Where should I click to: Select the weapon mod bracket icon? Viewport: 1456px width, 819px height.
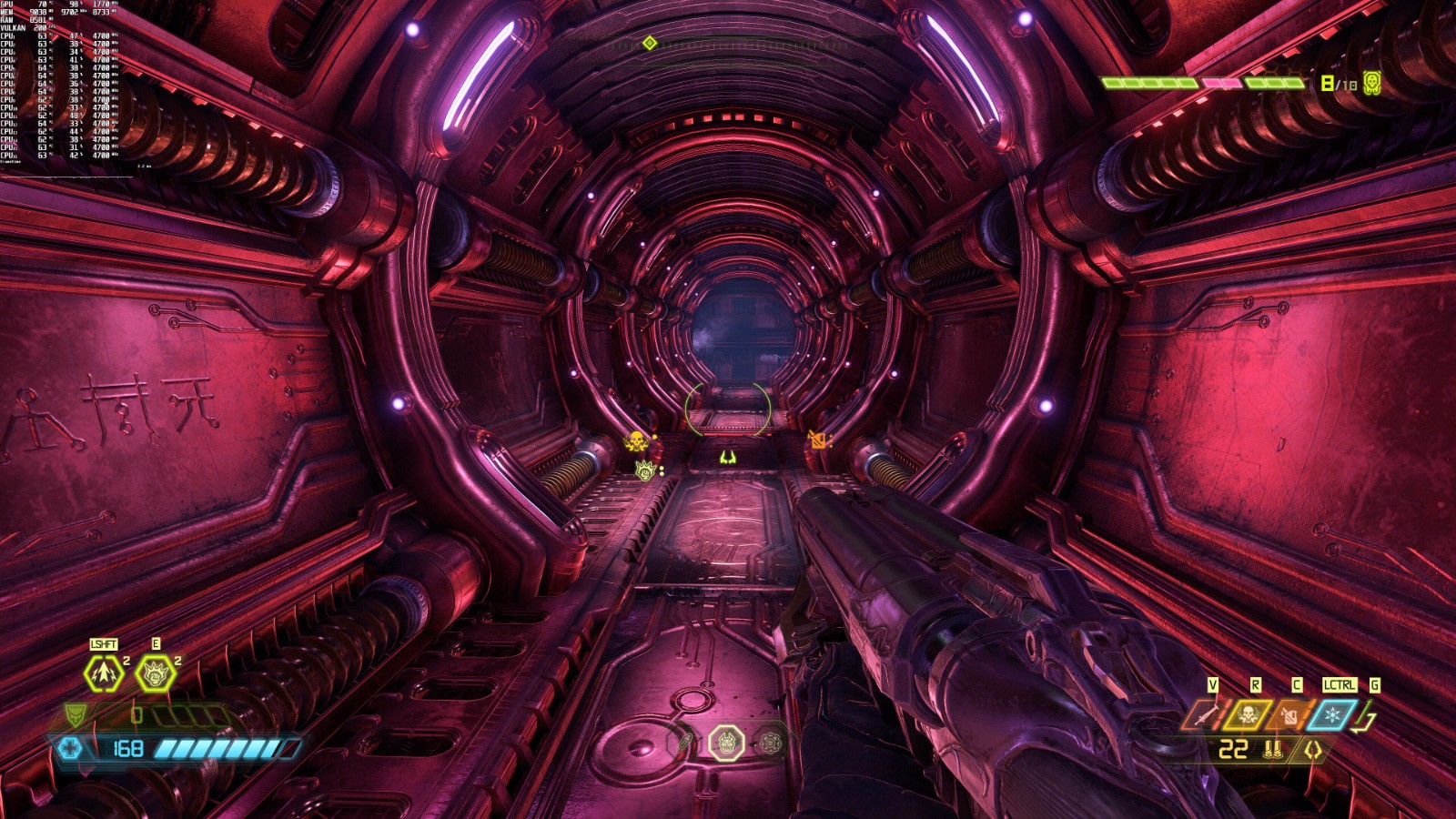point(1313,750)
